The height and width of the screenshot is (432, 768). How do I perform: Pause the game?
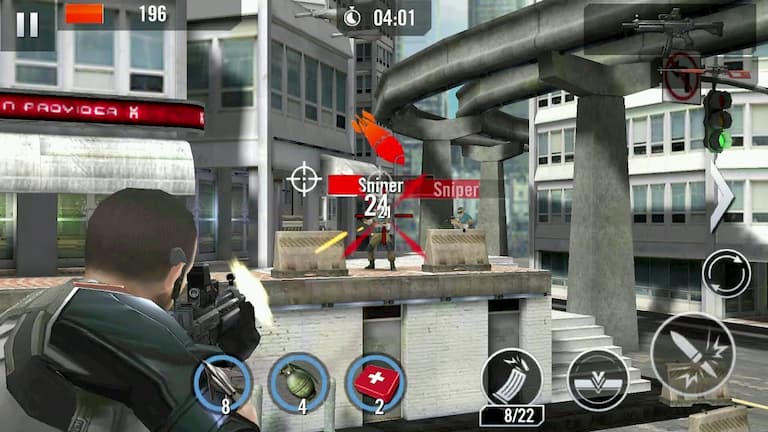pyautogui.click(x=27, y=24)
